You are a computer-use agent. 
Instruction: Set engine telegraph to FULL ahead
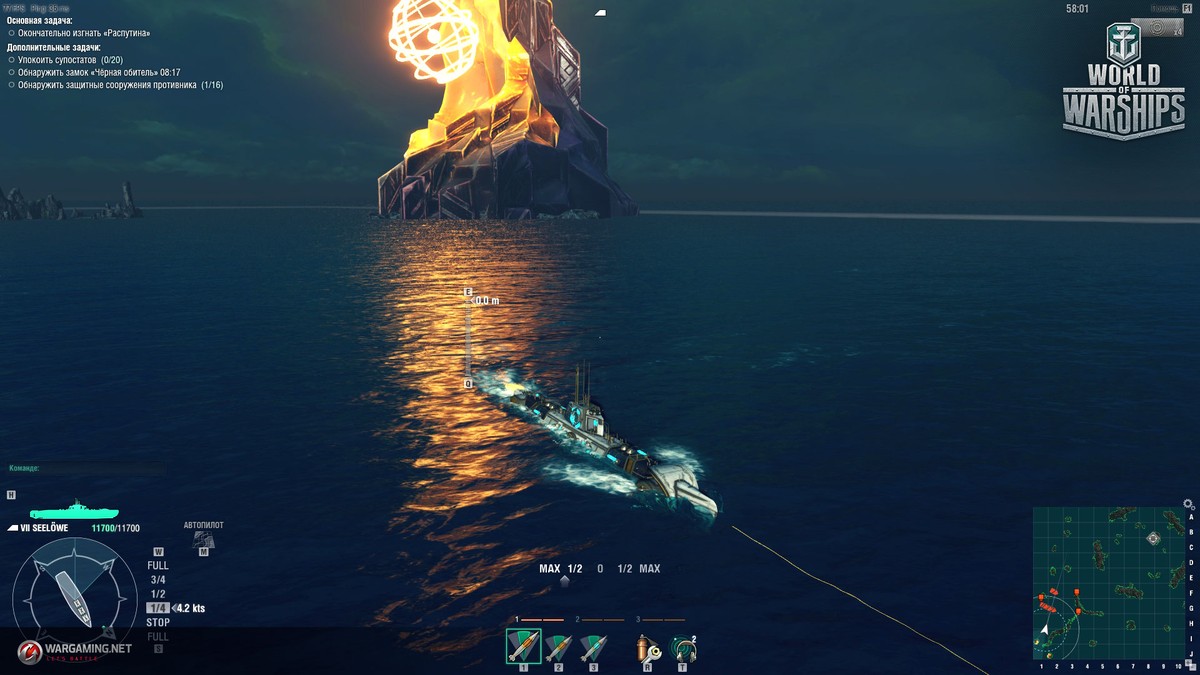pos(158,566)
